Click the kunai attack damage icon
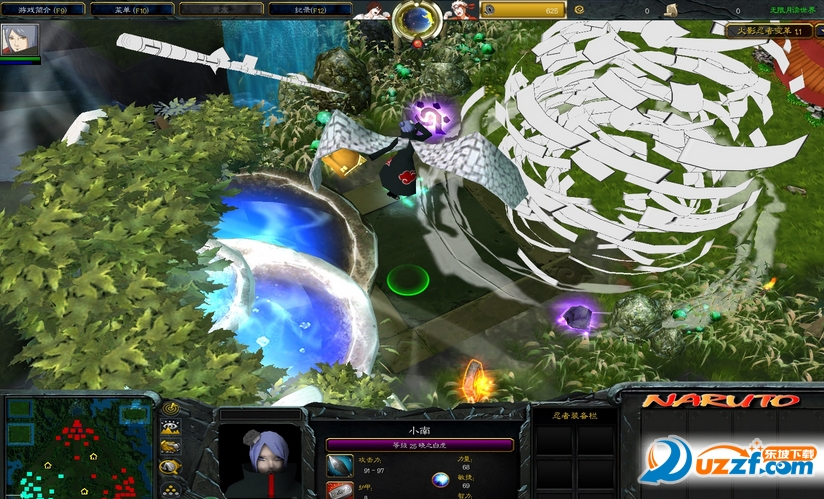824x499 pixels. click(340, 465)
